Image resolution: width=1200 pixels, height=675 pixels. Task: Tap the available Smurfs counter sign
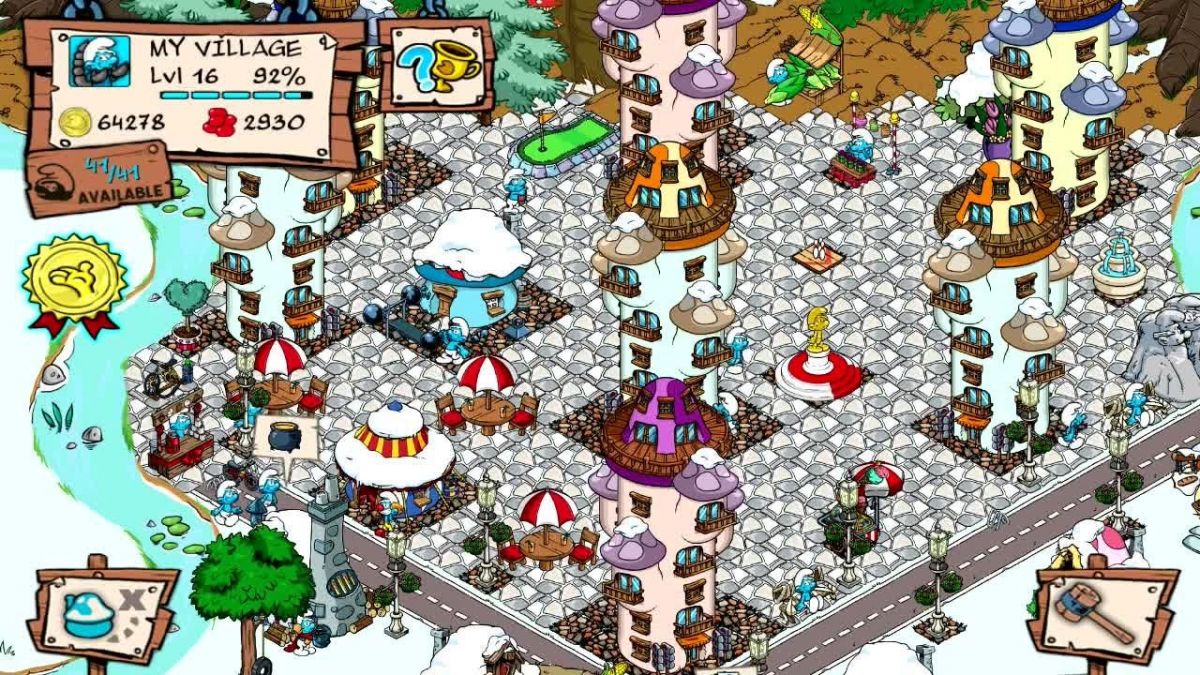point(98,179)
